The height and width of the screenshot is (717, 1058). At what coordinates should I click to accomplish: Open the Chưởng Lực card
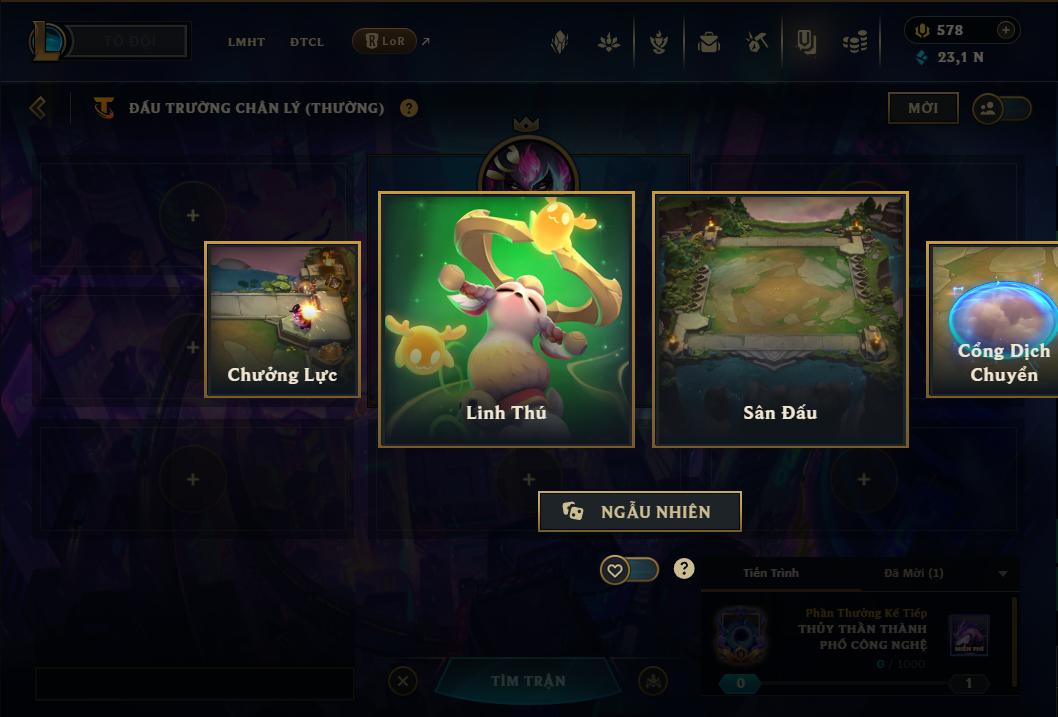(282, 319)
